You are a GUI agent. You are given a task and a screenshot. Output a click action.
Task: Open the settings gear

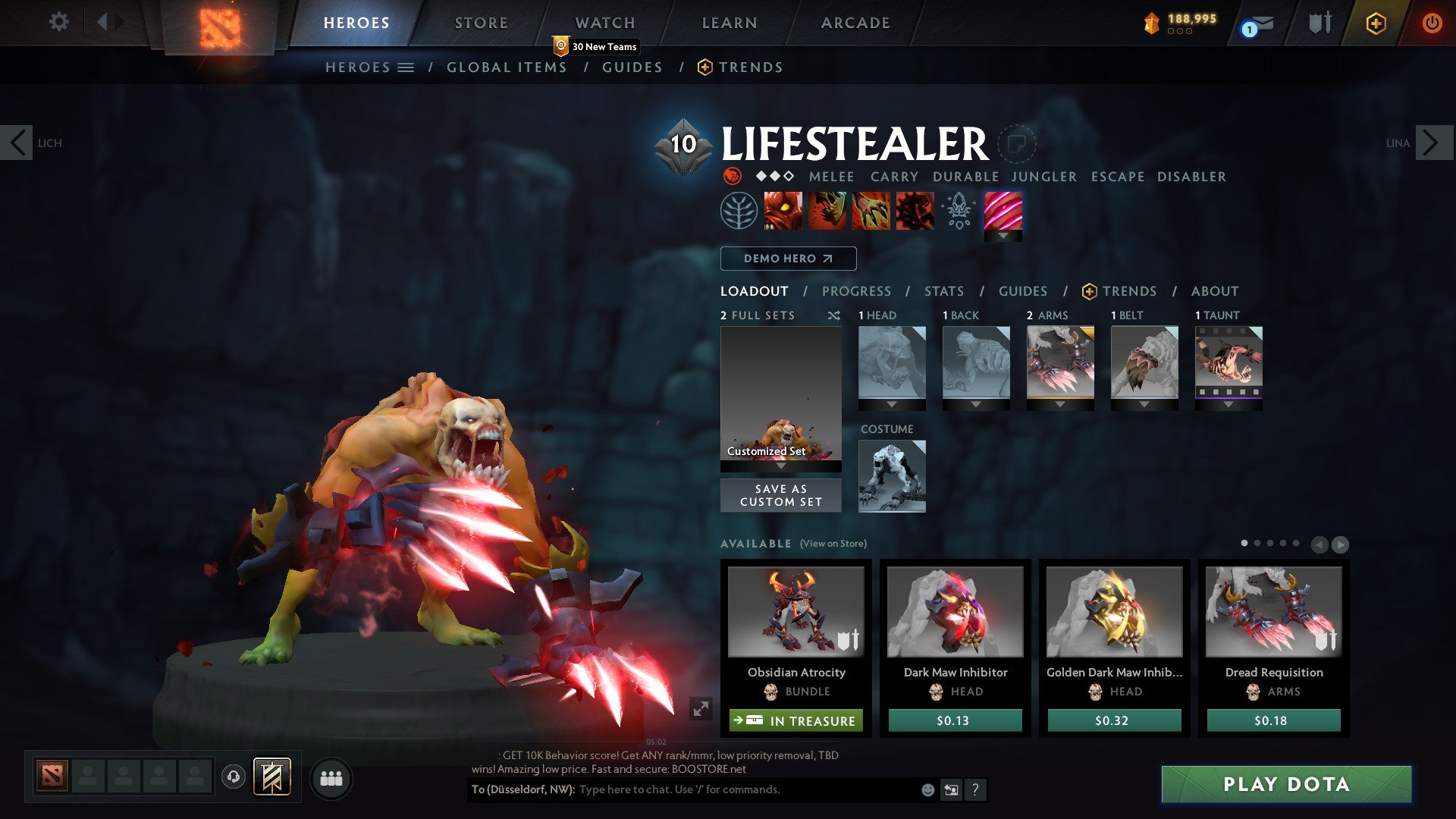tap(58, 22)
